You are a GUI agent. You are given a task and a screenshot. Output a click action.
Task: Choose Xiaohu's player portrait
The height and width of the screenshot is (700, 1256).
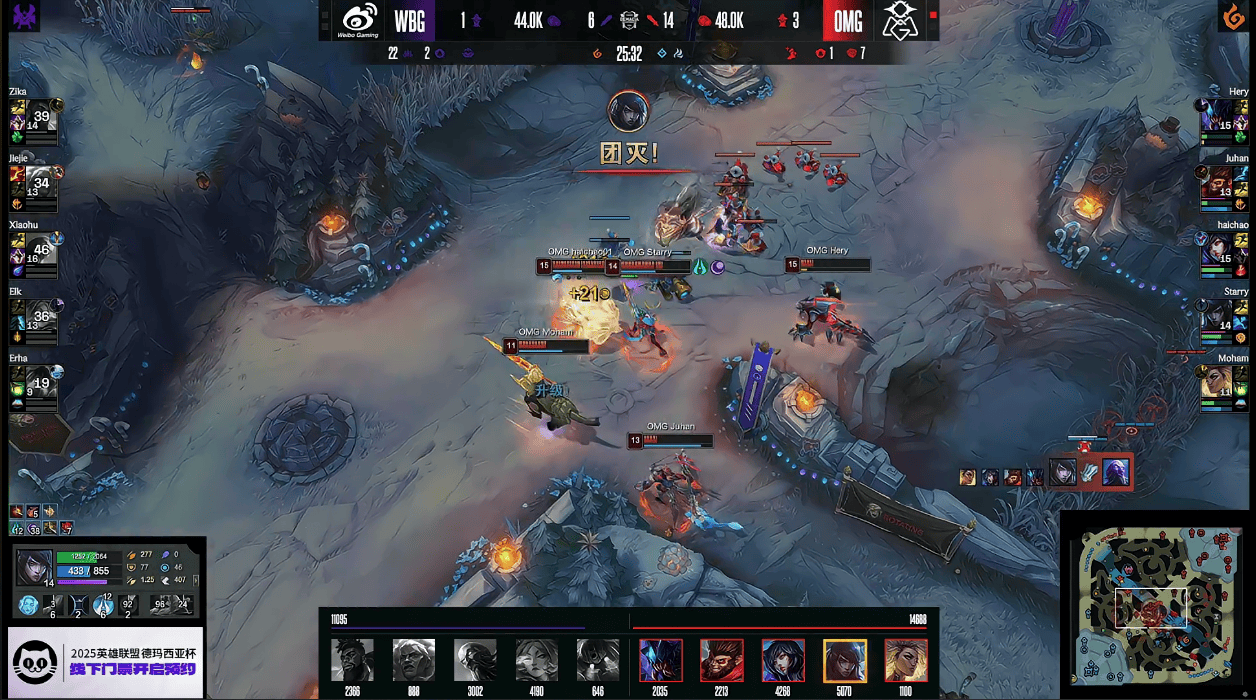pos(40,250)
